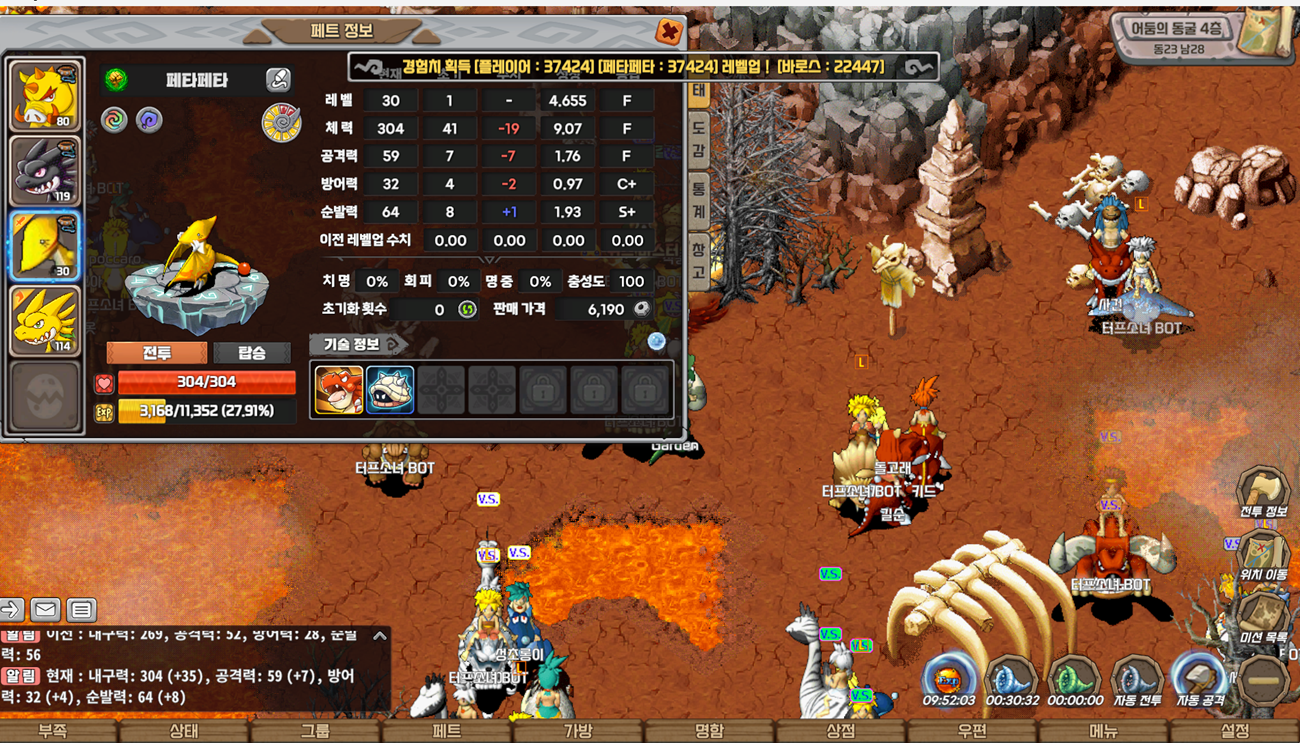Toggle 자동 공격 auto attack
The height and width of the screenshot is (743, 1300).
point(1200,682)
